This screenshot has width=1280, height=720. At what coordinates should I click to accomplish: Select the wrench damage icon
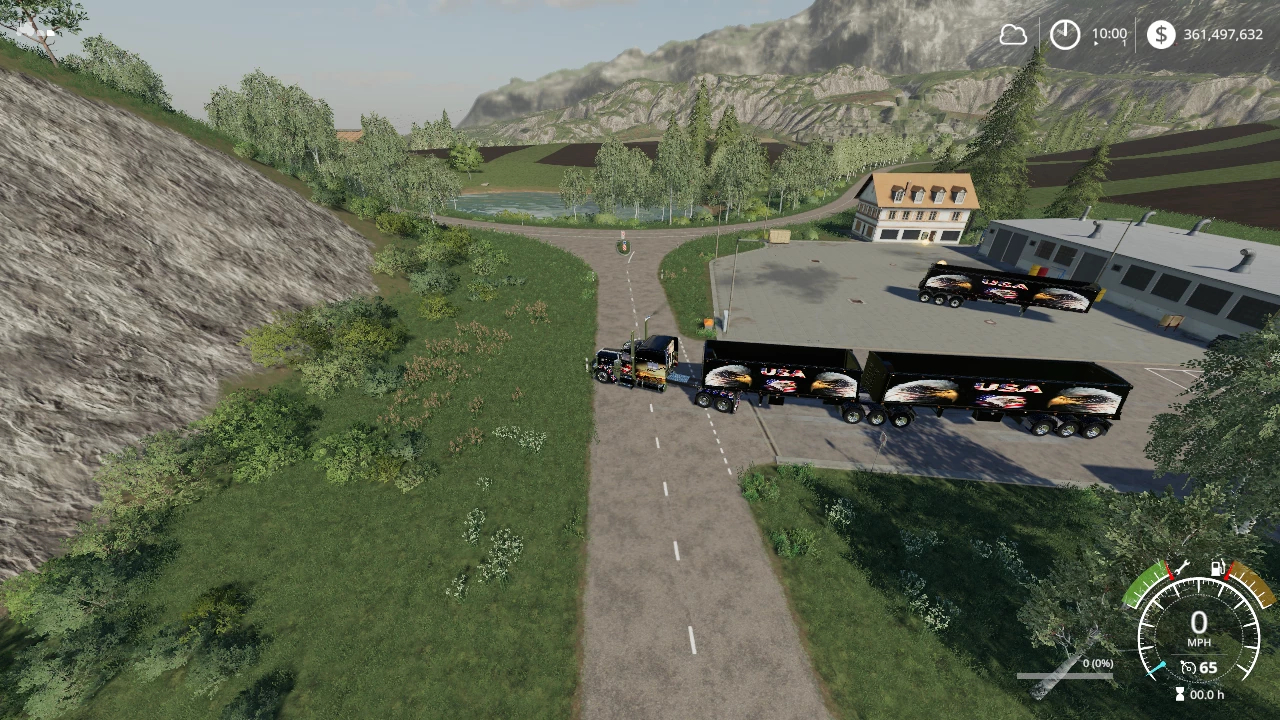1180,568
